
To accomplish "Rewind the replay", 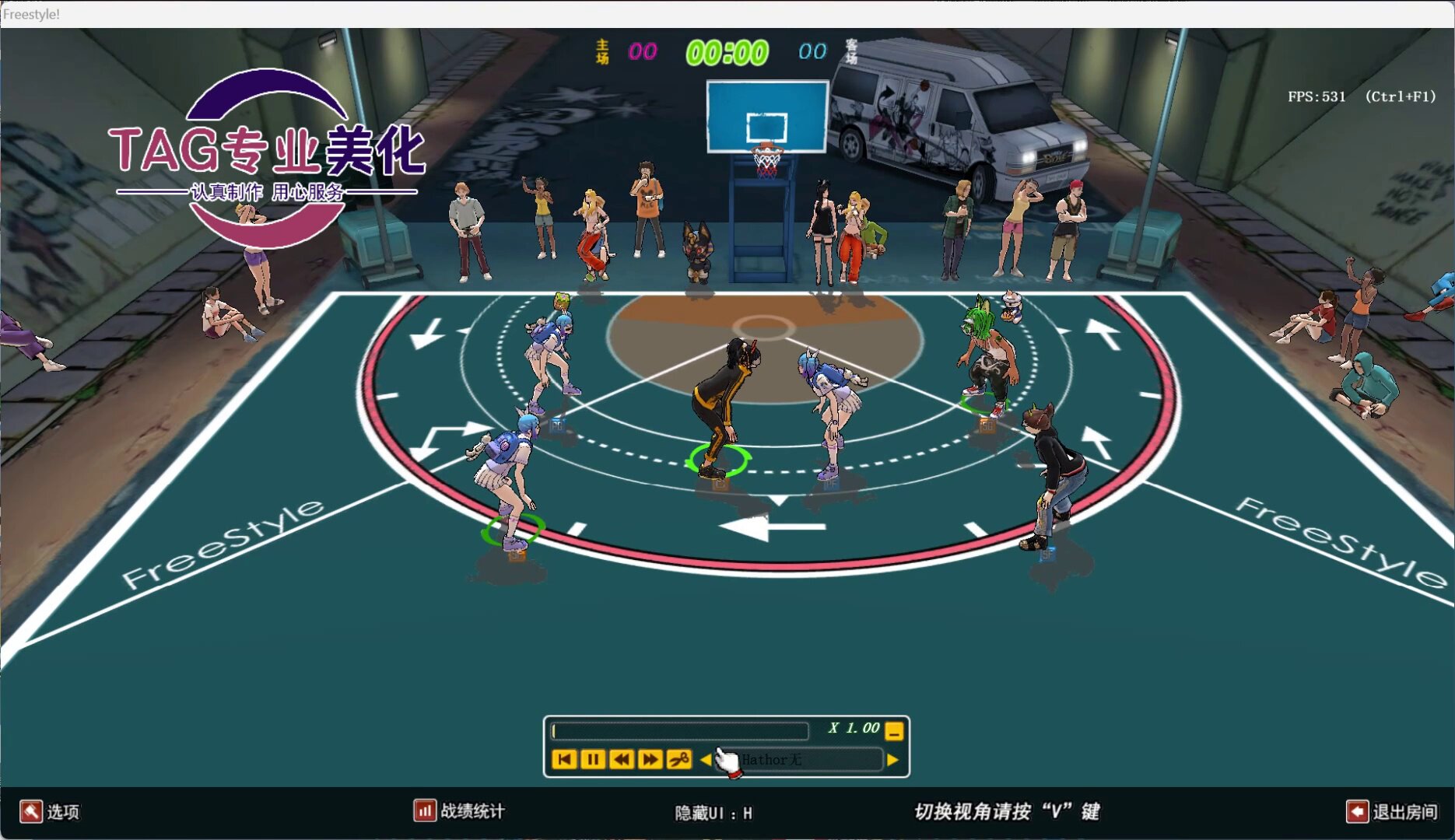I will pos(622,759).
